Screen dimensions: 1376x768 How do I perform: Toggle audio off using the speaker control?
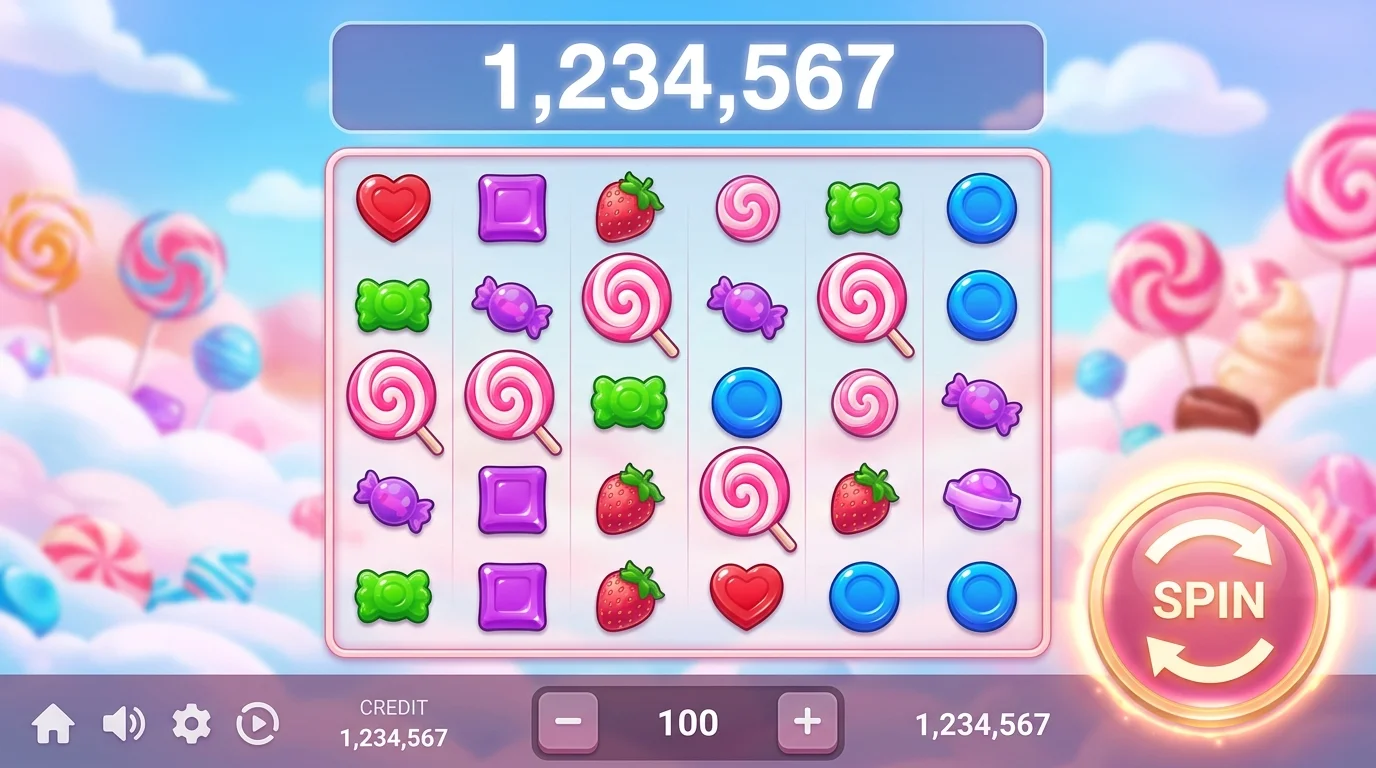coord(119,722)
